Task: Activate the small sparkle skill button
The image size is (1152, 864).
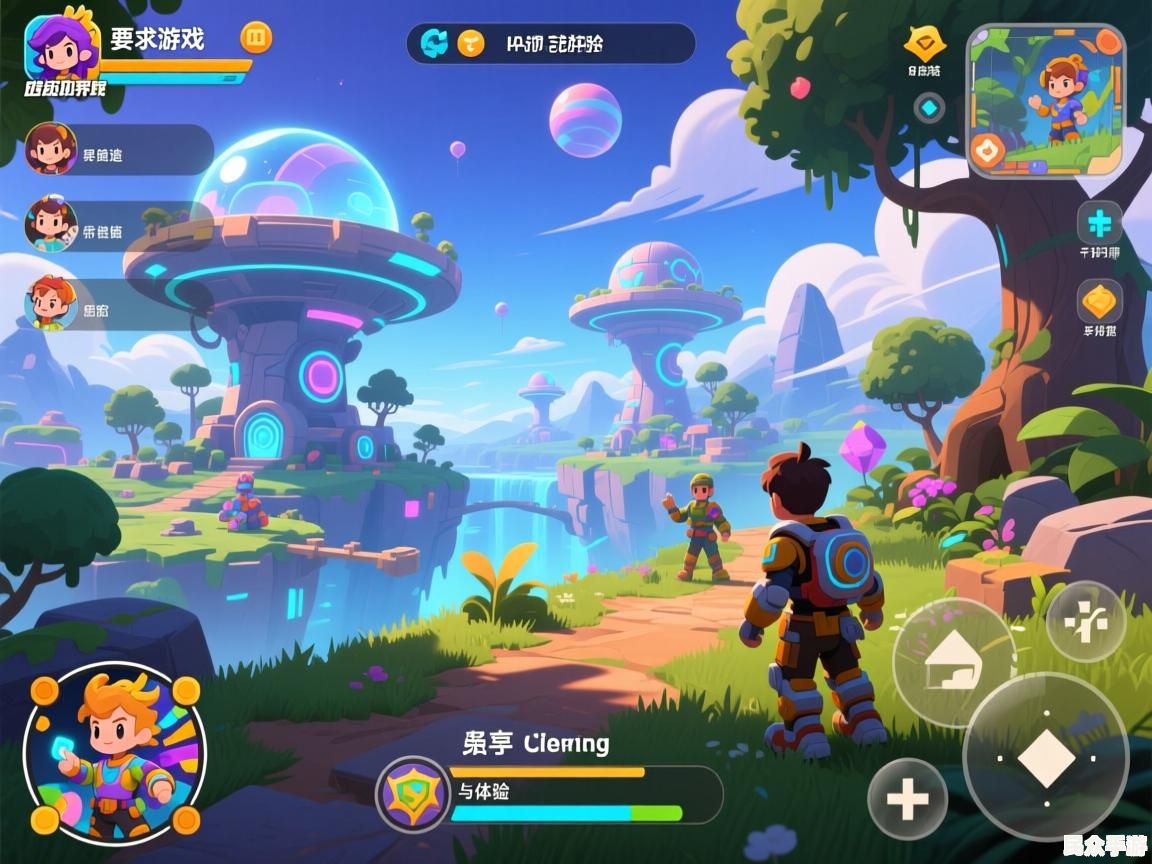Action: [1085, 620]
